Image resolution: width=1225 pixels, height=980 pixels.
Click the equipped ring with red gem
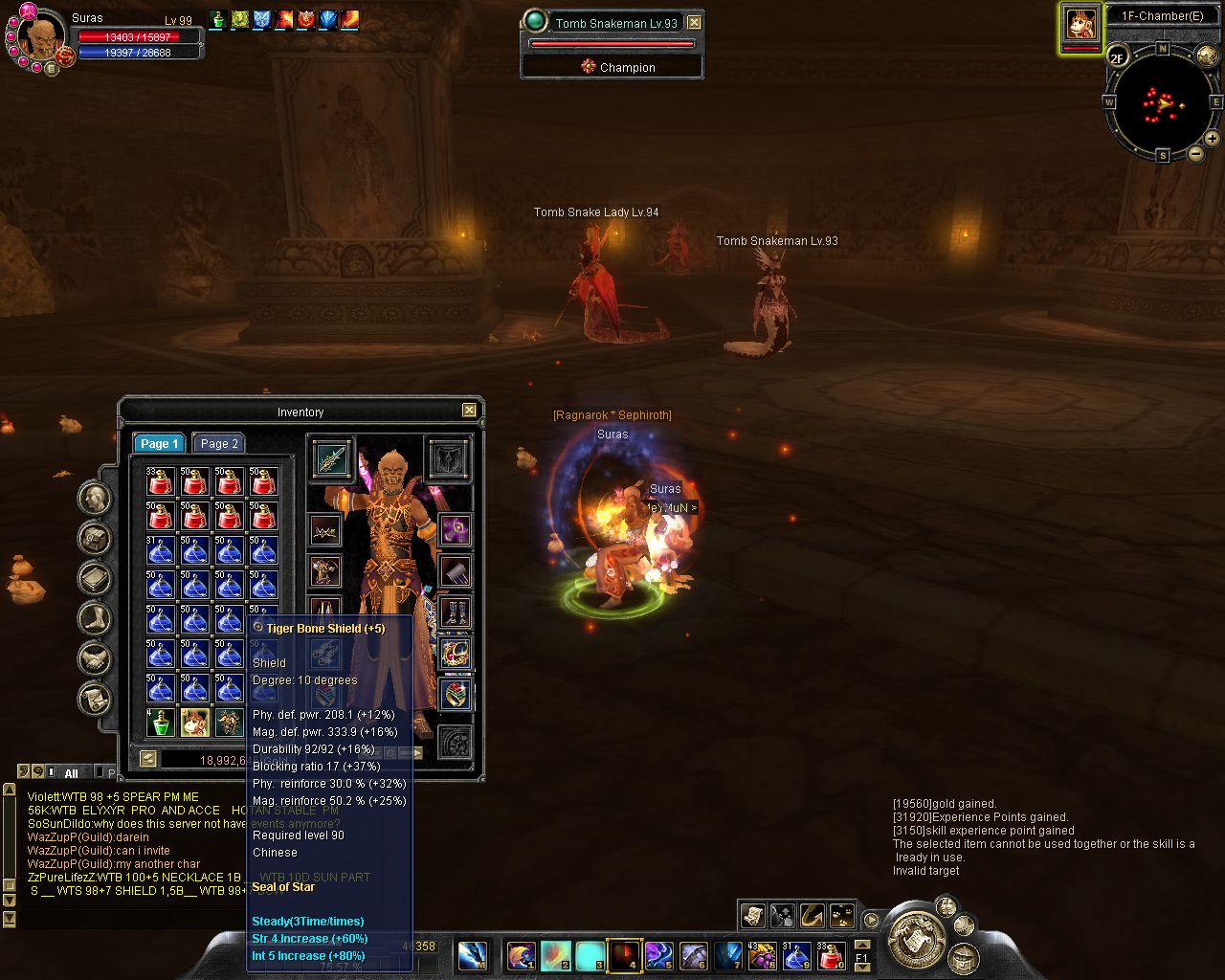(x=456, y=694)
